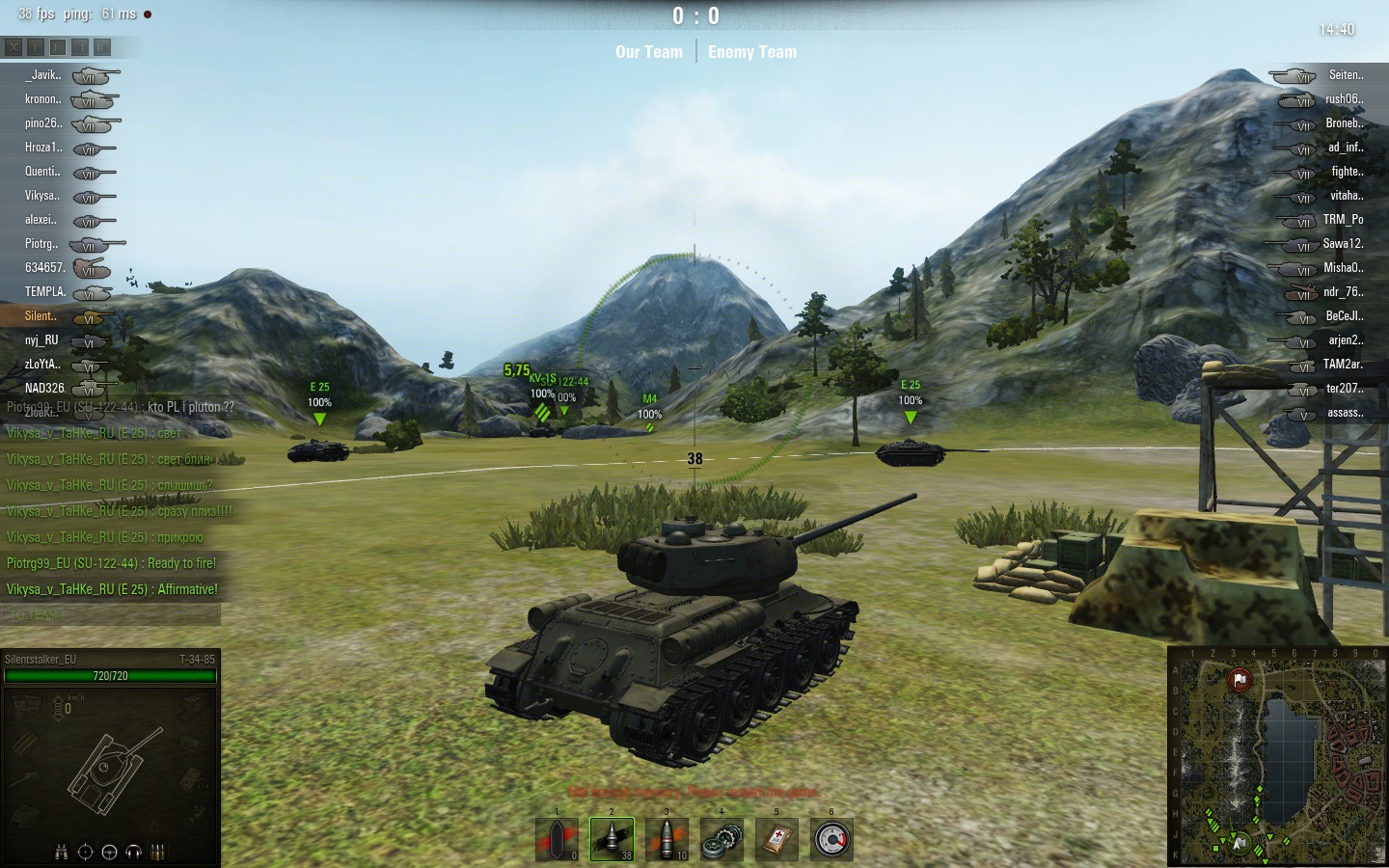This screenshot has width=1389, height=868.
Task: Click the Ready to fire chat message
Action: coord(111,563)
